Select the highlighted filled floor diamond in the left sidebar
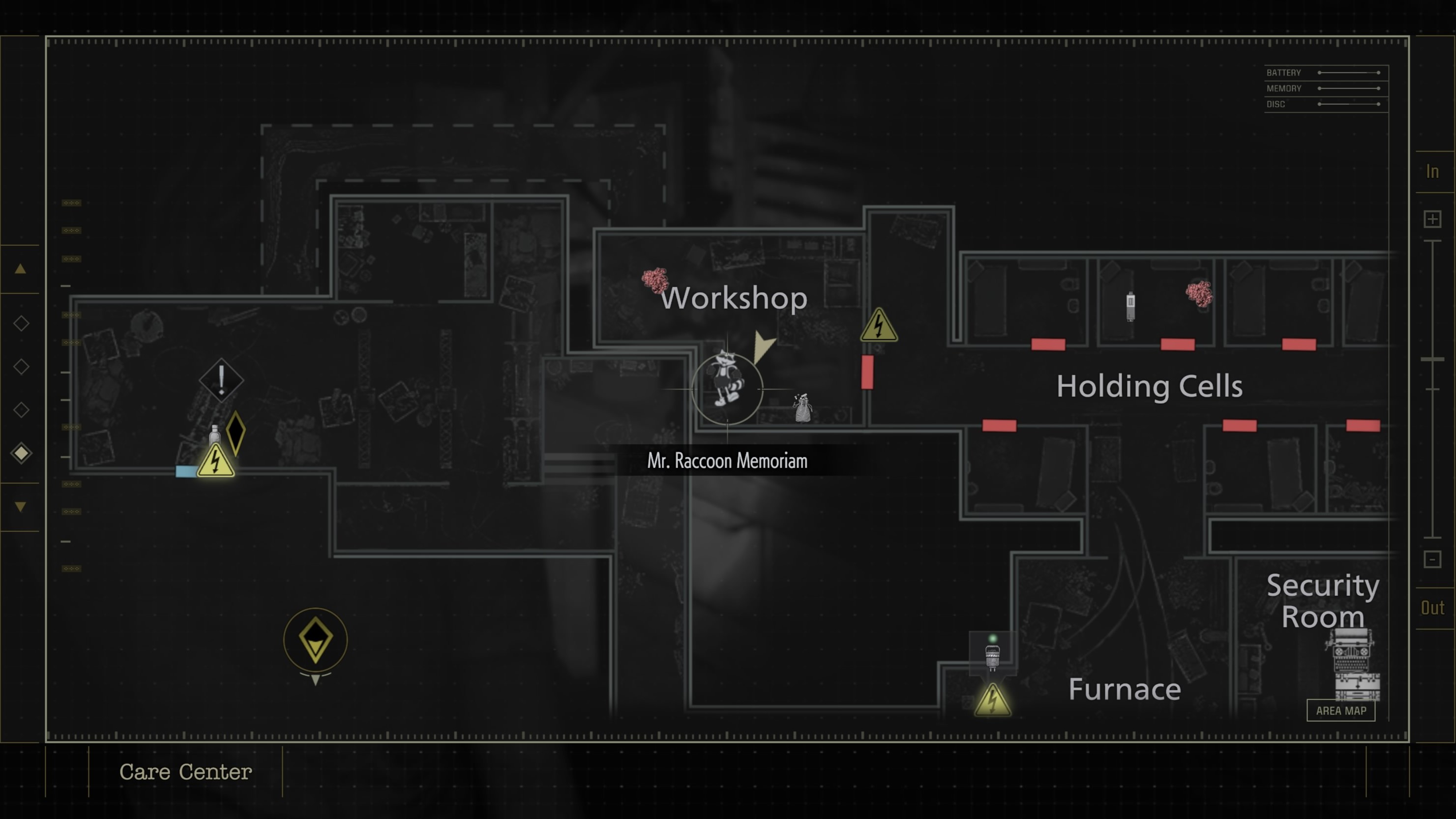Viewport: 1456px width, 819px height. coord(21,452)
